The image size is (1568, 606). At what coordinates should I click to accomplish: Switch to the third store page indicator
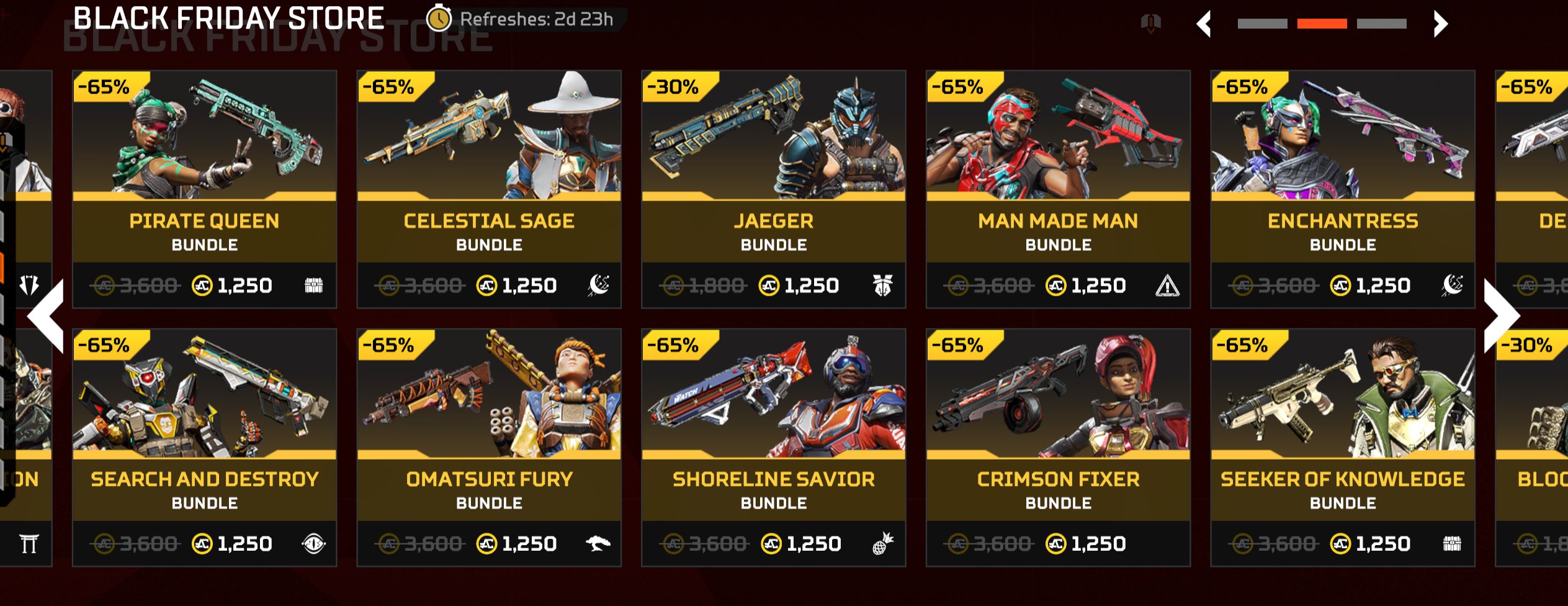1381,24
